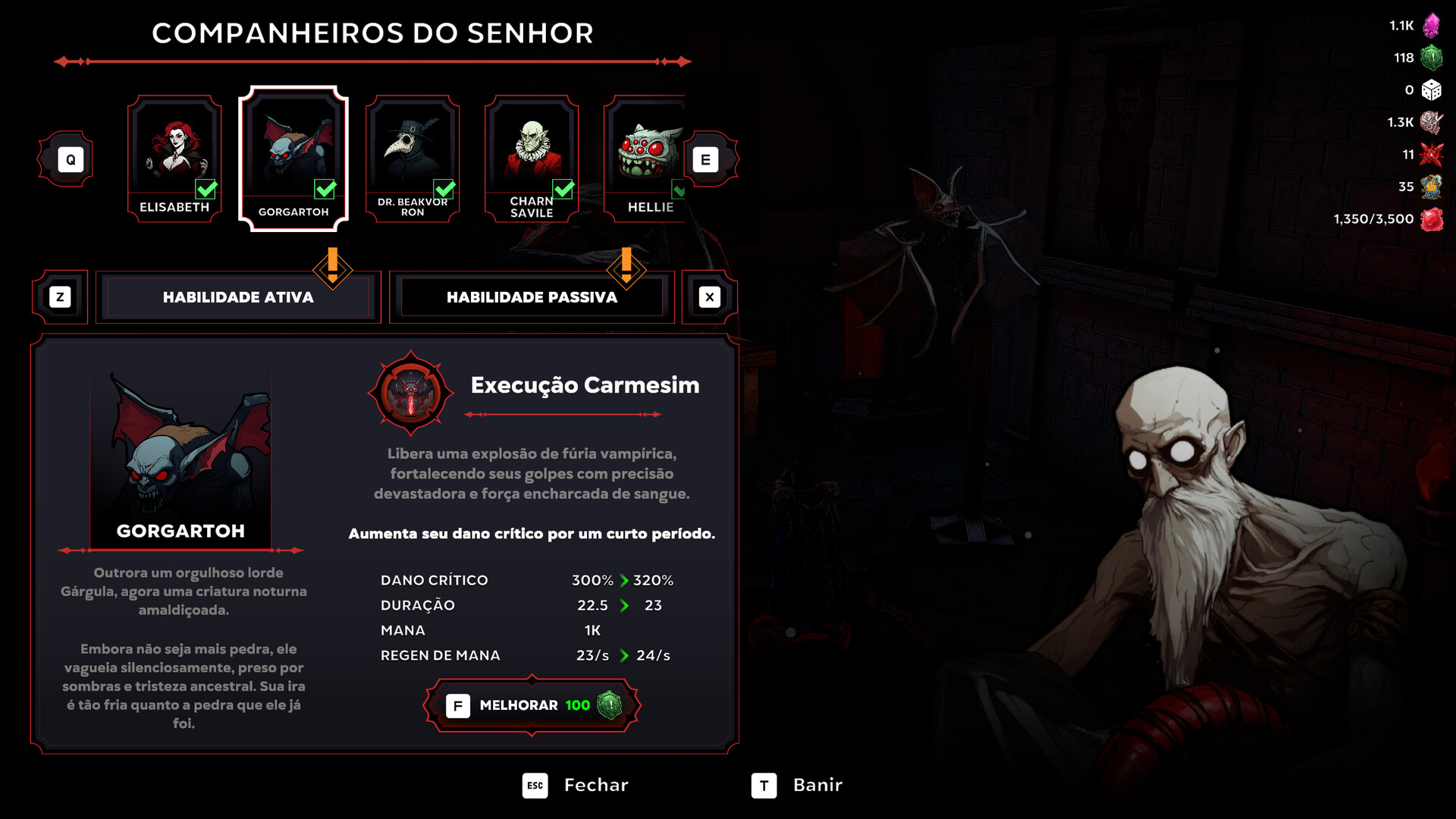
Task: Click the E arrow to browse next companions
Action: [707, 158]
